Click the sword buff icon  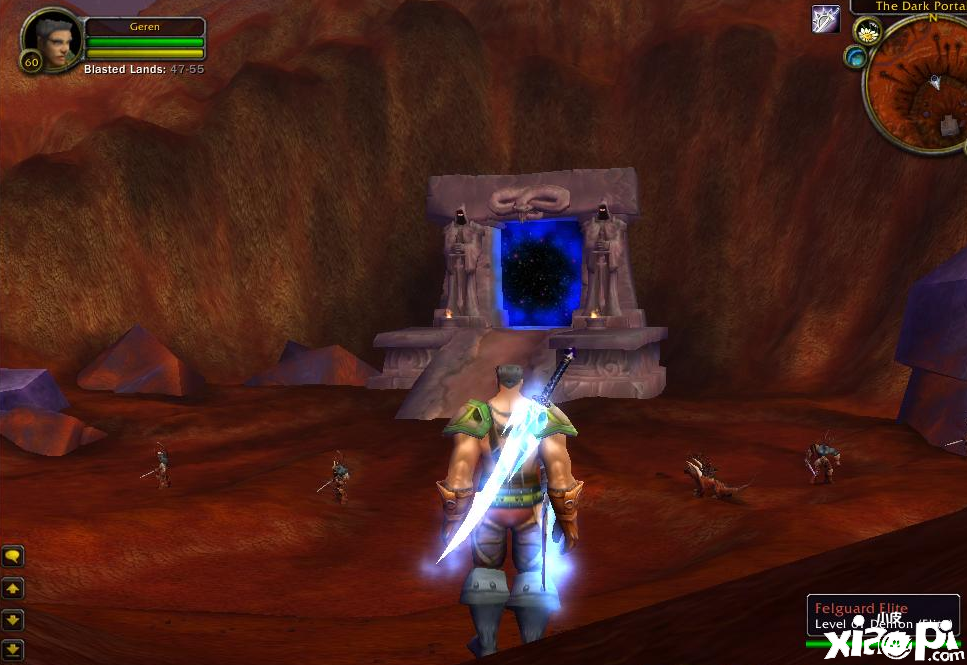click(825, 19)
